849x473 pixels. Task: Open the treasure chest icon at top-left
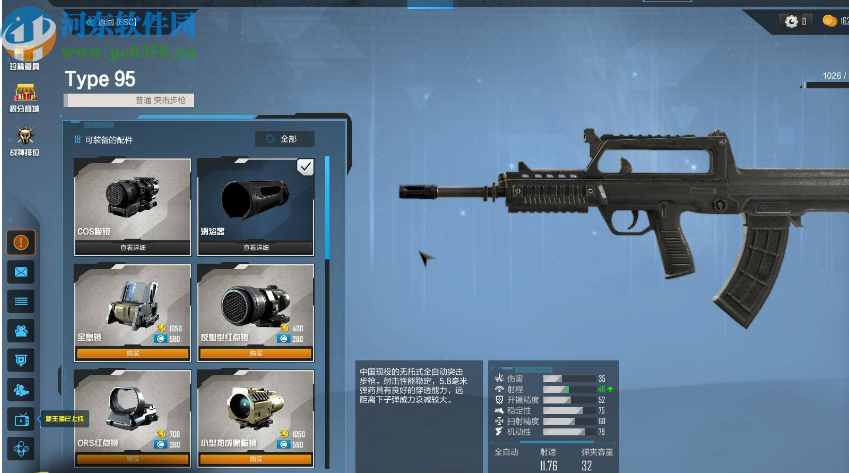tap(23, 48)
